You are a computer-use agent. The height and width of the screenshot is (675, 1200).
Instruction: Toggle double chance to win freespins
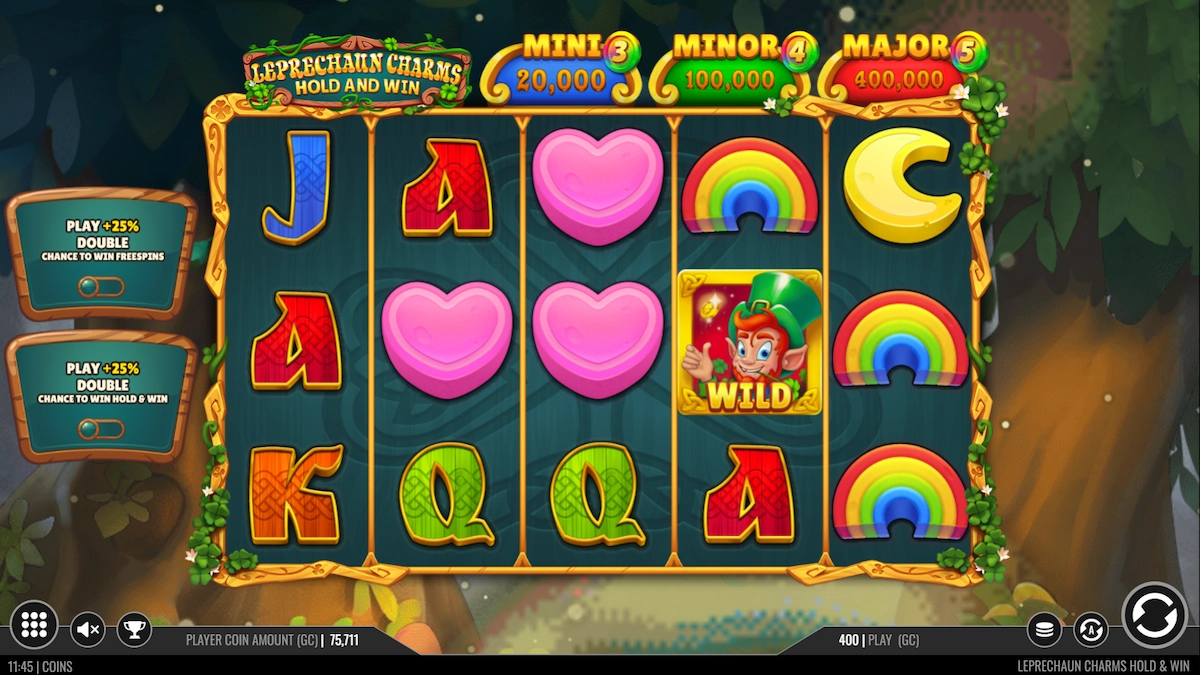click(101, 288)
